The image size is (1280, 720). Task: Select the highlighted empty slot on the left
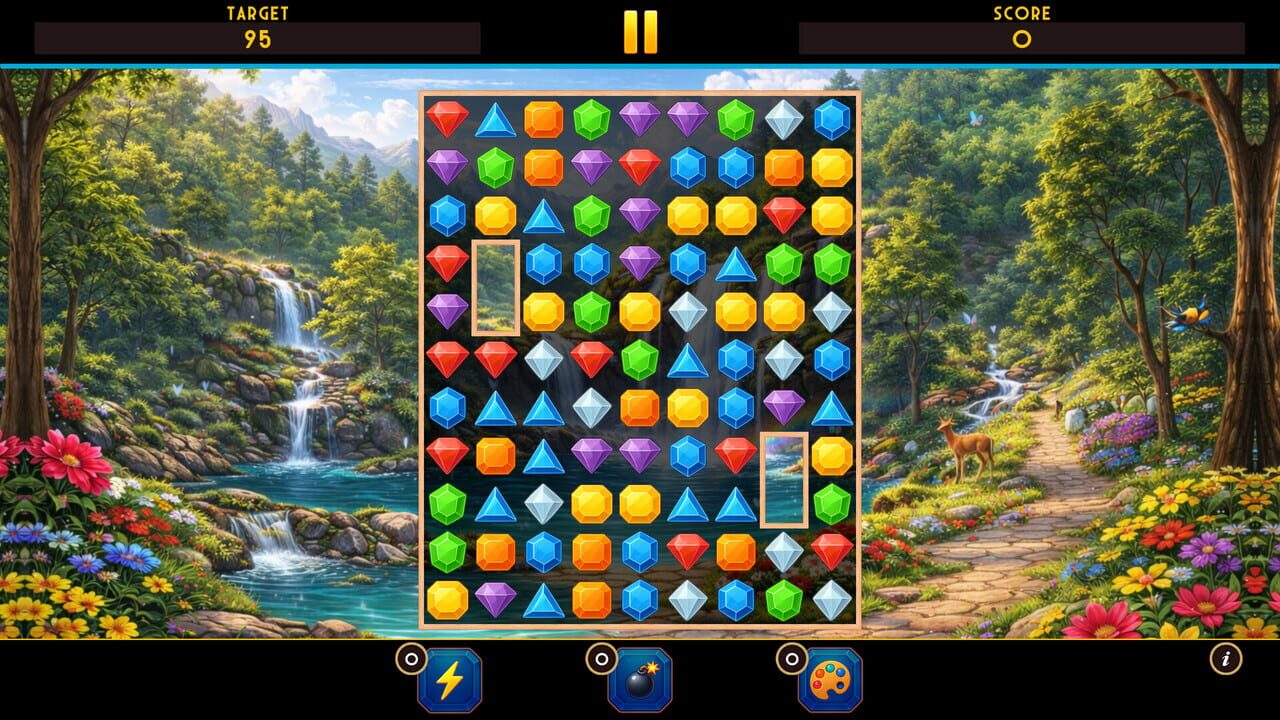(494, 287)
